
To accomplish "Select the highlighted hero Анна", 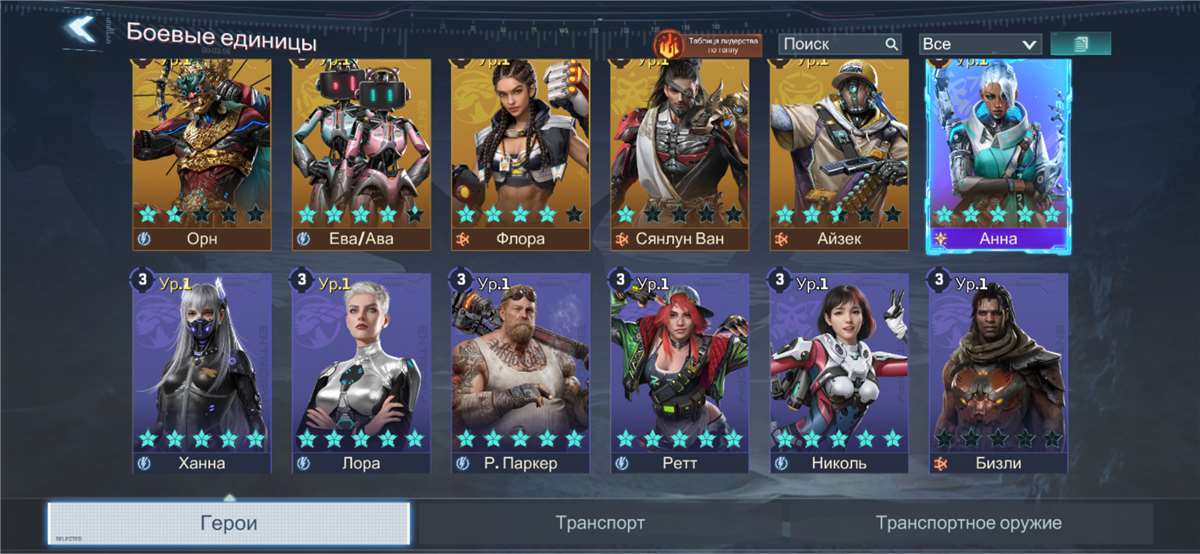I will click(998, 150).
